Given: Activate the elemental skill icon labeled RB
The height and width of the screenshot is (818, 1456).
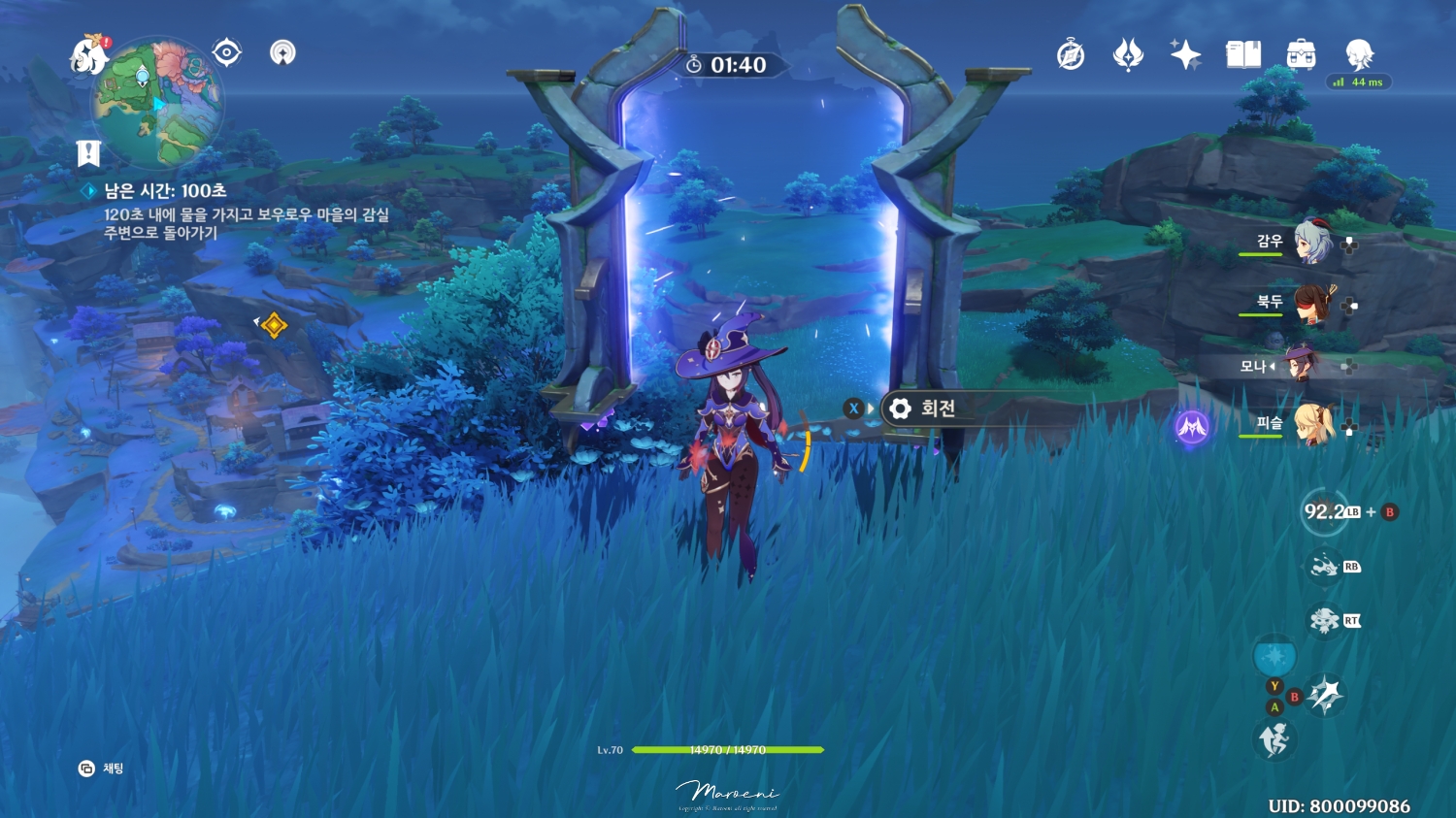Looking at the screenshot, I should [1326, 567].
